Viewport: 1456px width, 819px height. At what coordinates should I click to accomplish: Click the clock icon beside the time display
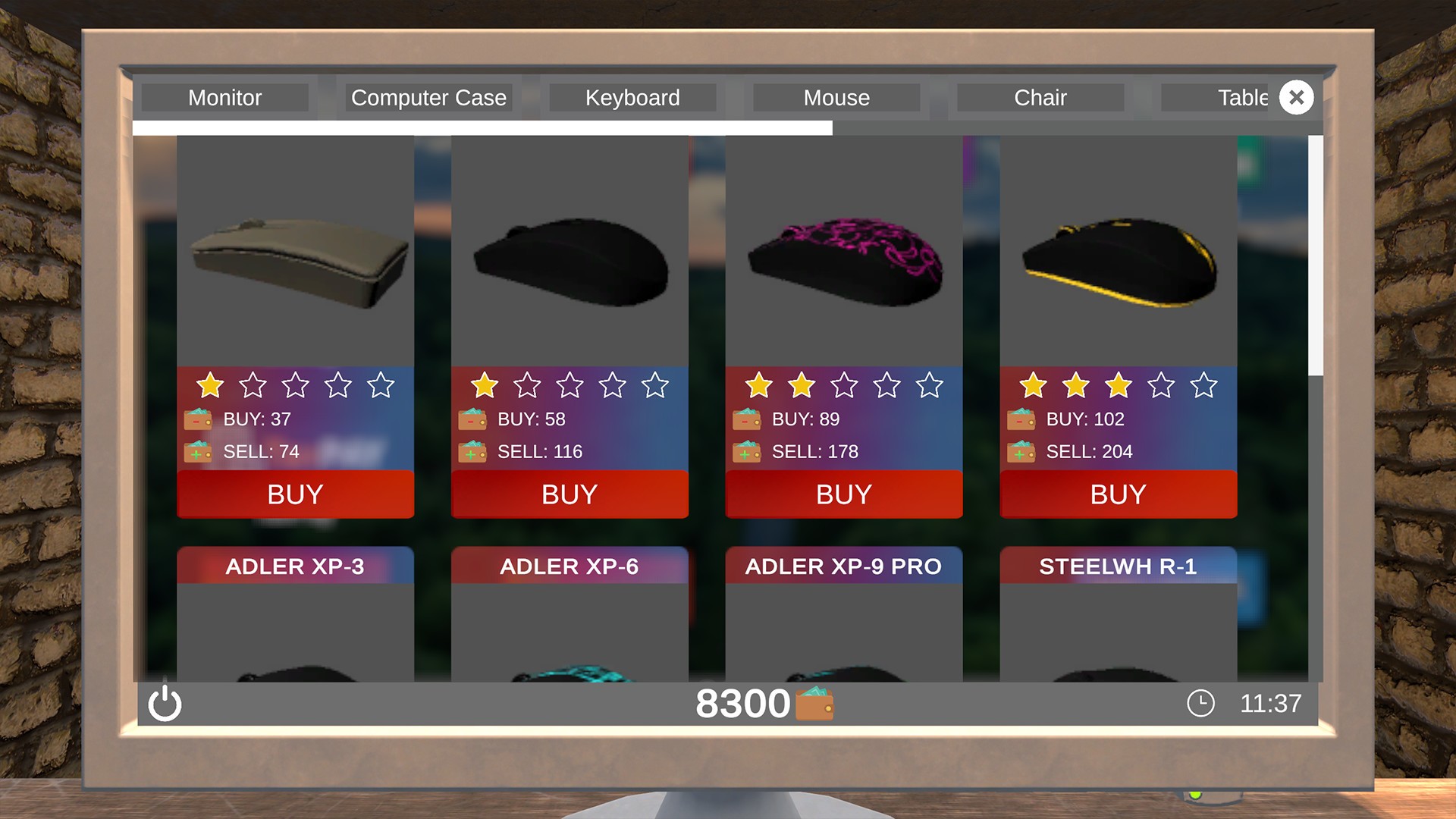[1200, 704]
